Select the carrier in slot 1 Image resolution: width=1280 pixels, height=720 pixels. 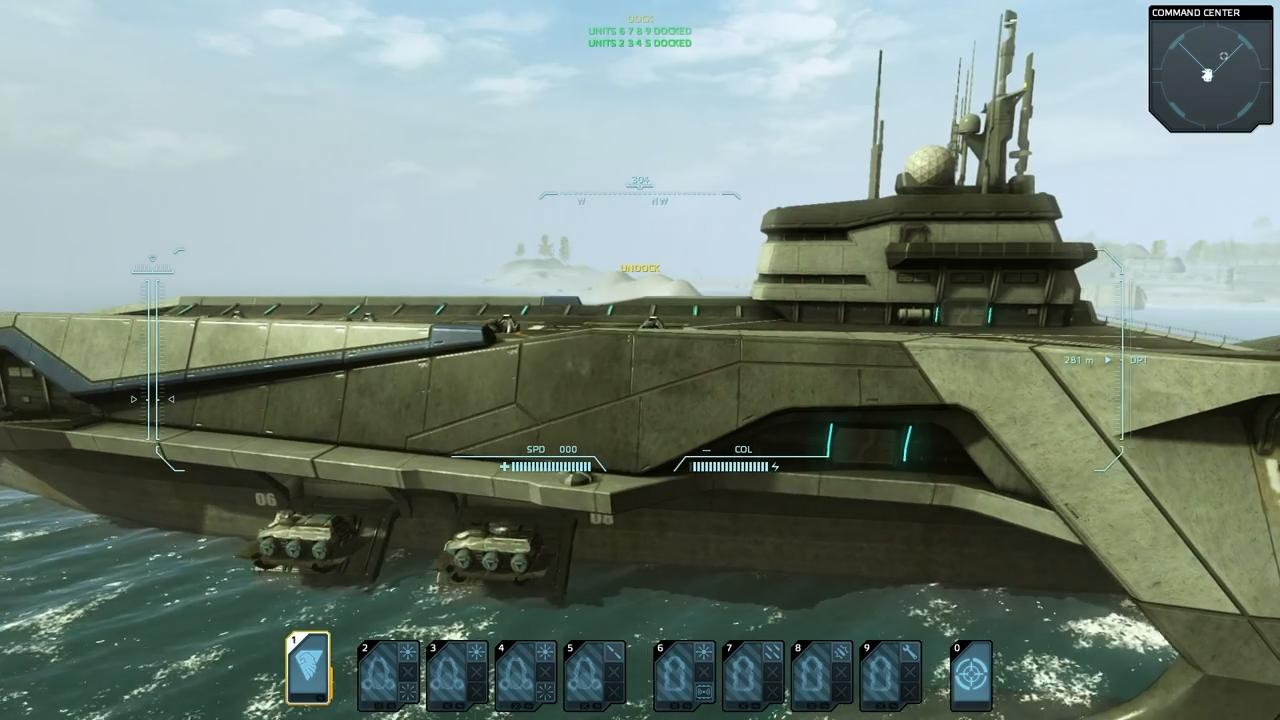(x=309, y=668)
